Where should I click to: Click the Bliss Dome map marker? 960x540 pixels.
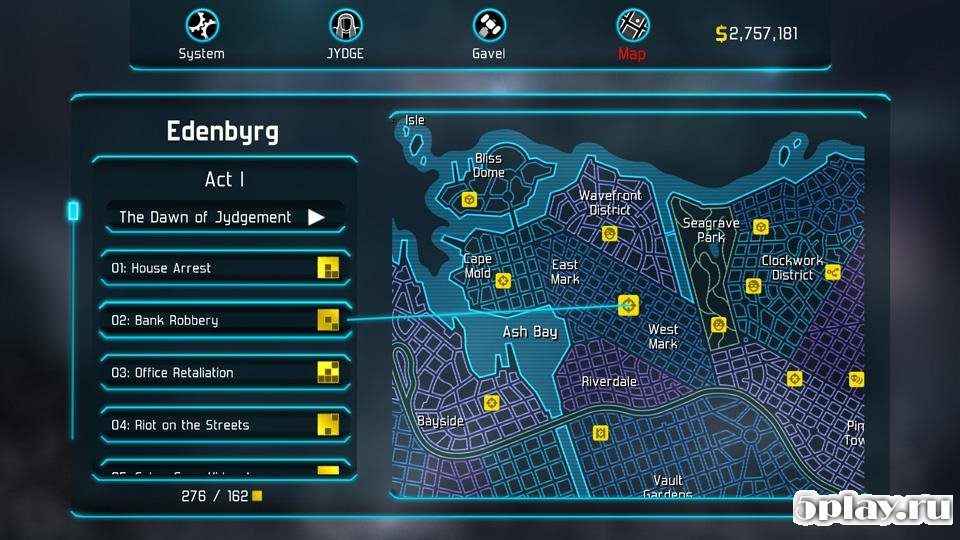(x=468, y=200)
